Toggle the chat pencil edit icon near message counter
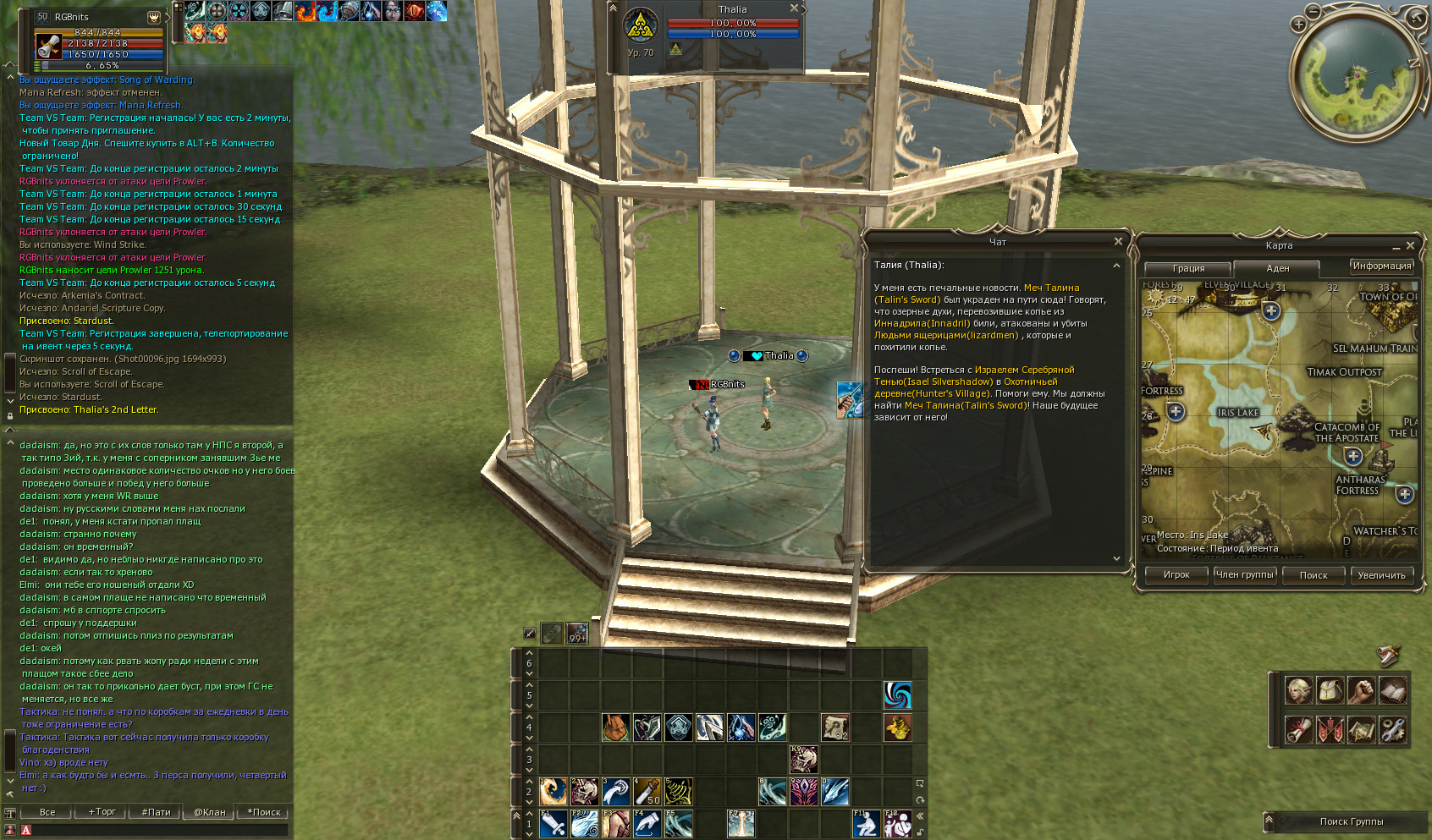The image size is (1432, 840). (531, 632)
